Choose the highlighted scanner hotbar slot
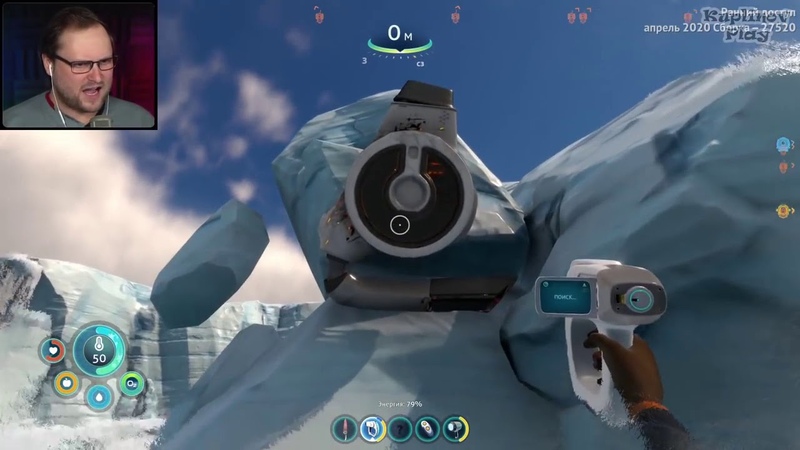 coord(372,428)
